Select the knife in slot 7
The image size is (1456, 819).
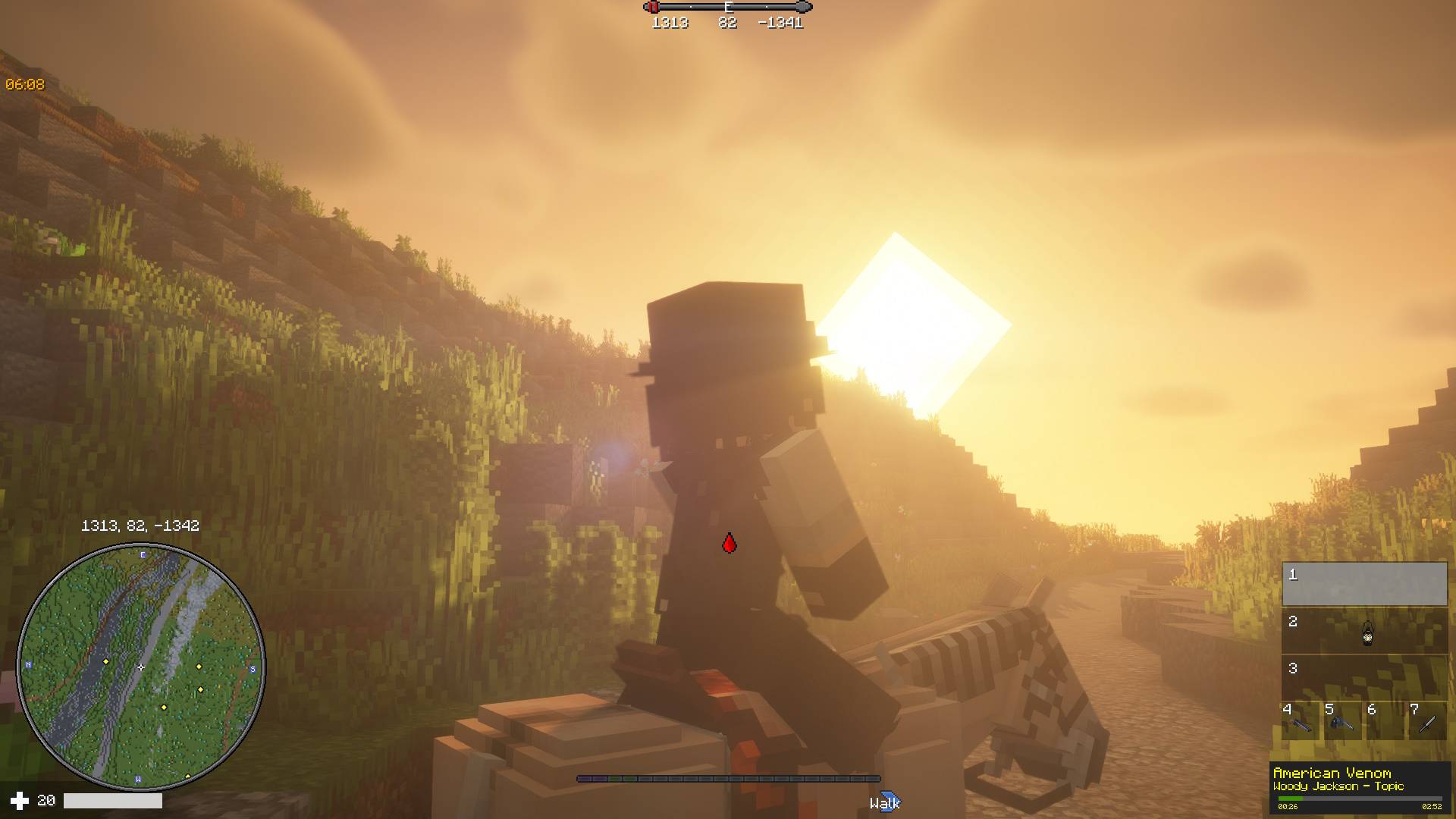click(1426, 722)
